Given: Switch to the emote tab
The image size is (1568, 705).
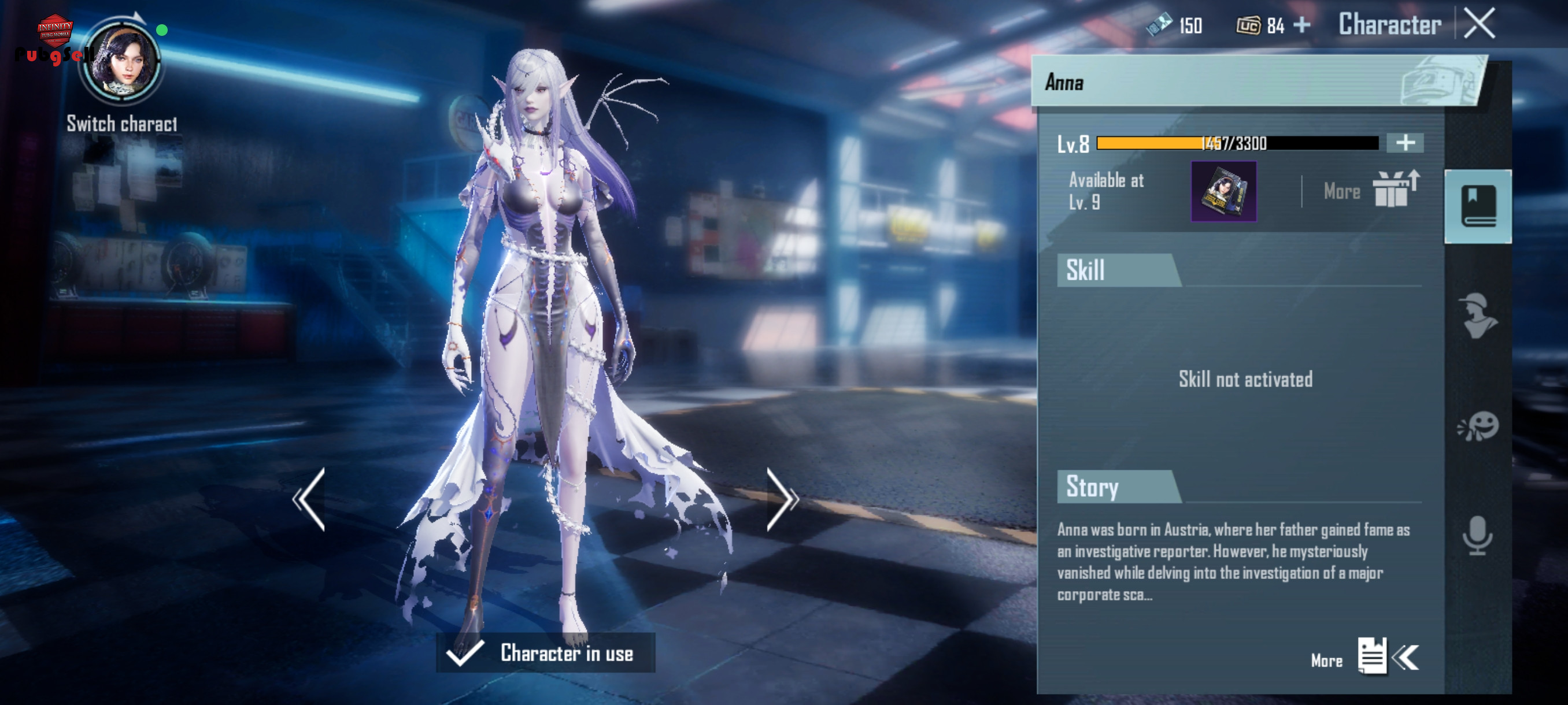Looking at the screenshot, I should (x=1477, y=426).
